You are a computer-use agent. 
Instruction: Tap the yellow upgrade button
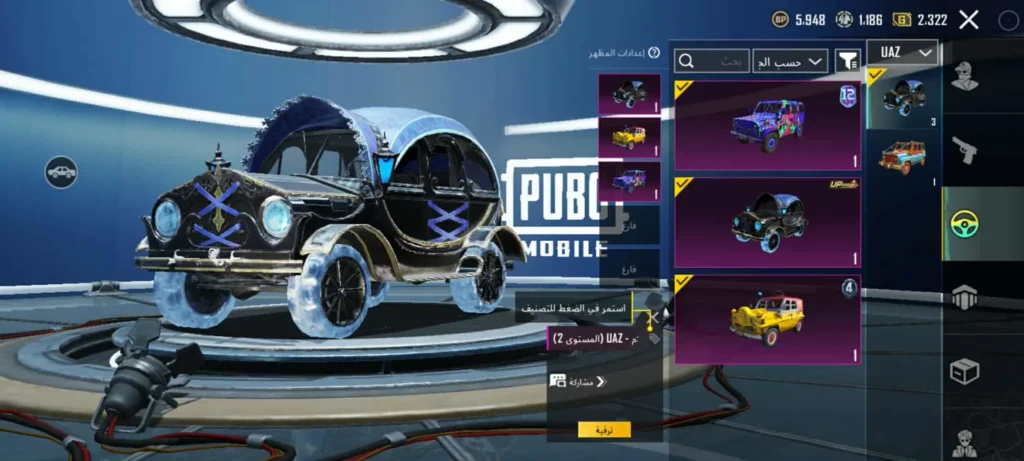click(x=604, y=429)
